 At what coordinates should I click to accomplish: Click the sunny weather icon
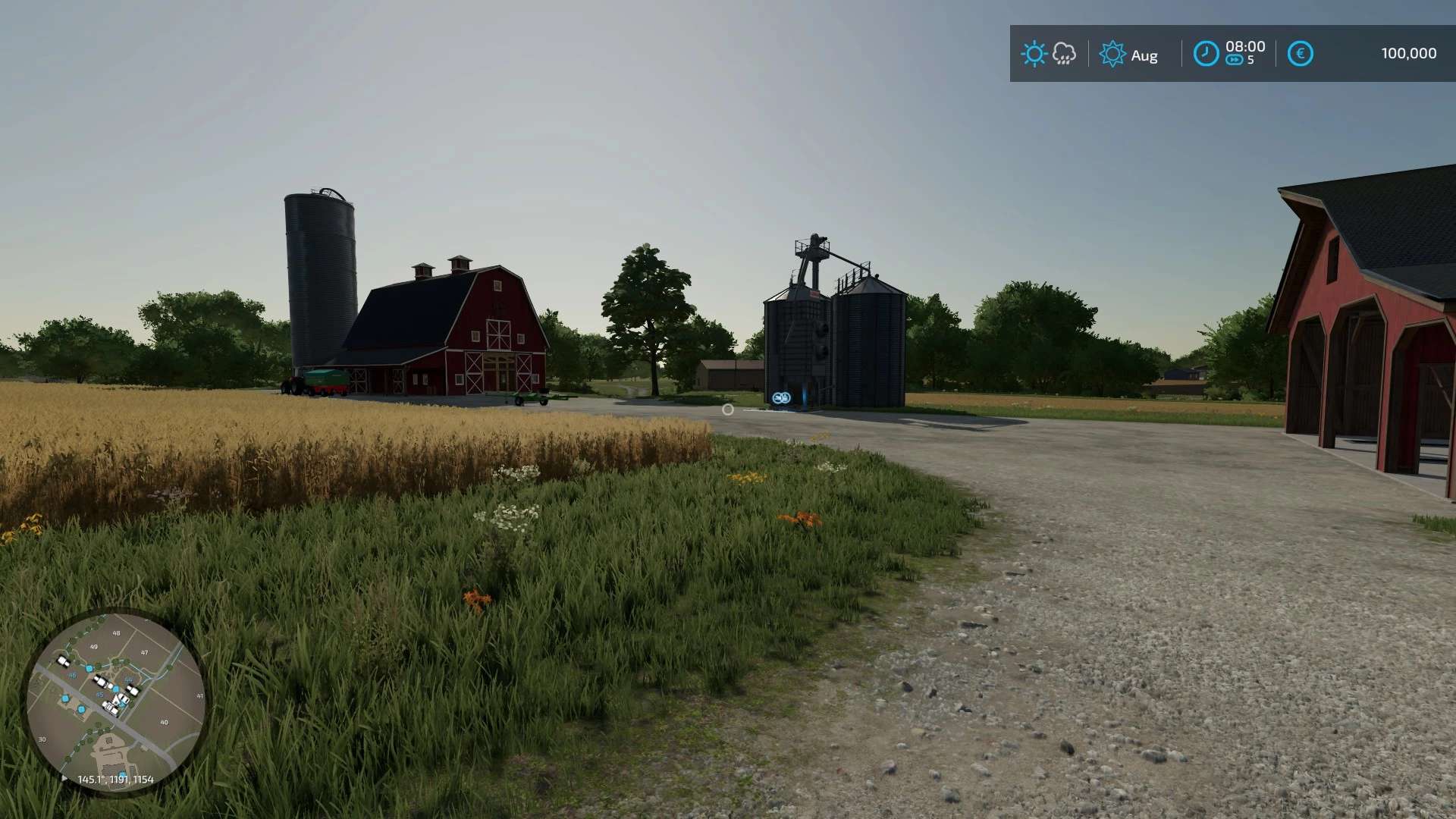coord(1034,54)
